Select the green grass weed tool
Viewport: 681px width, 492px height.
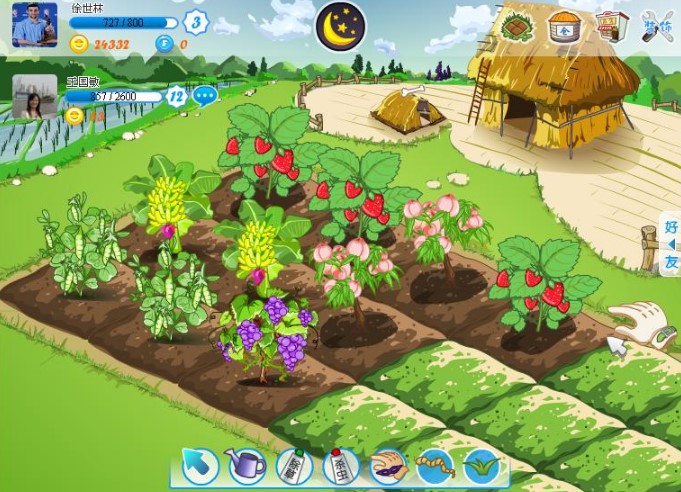point(480,466)
